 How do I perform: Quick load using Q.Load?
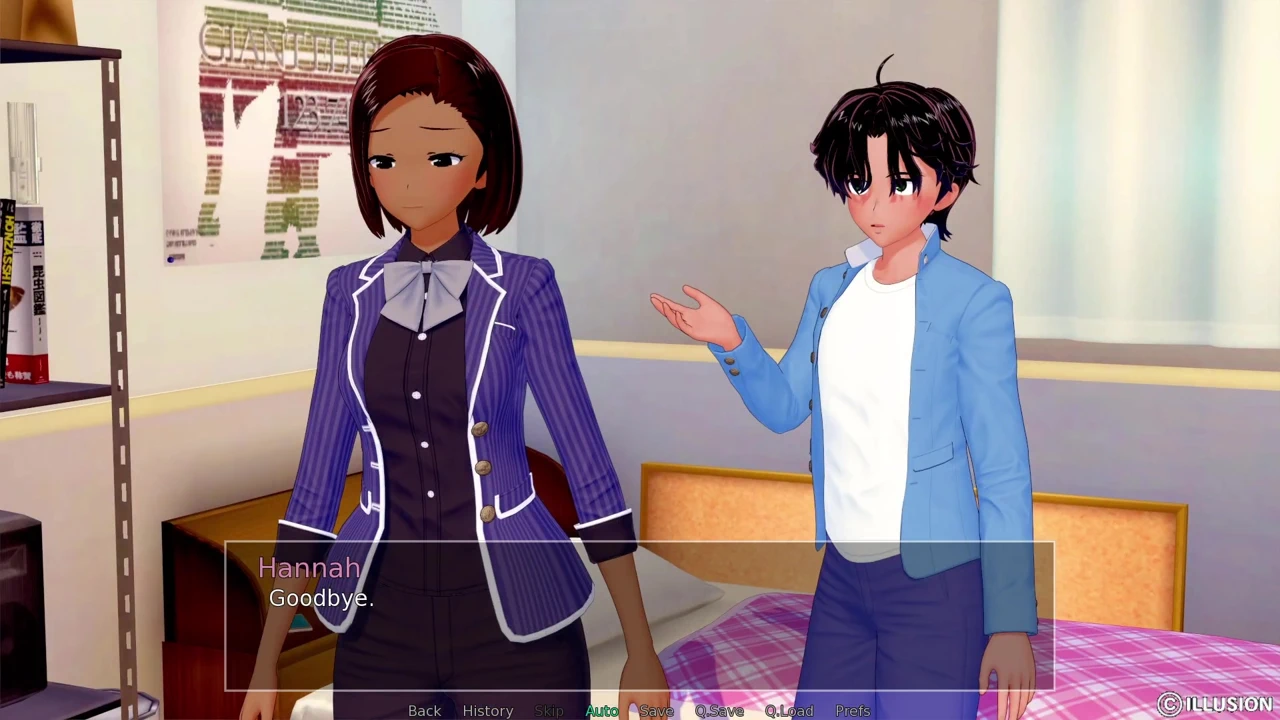[788, 710]
